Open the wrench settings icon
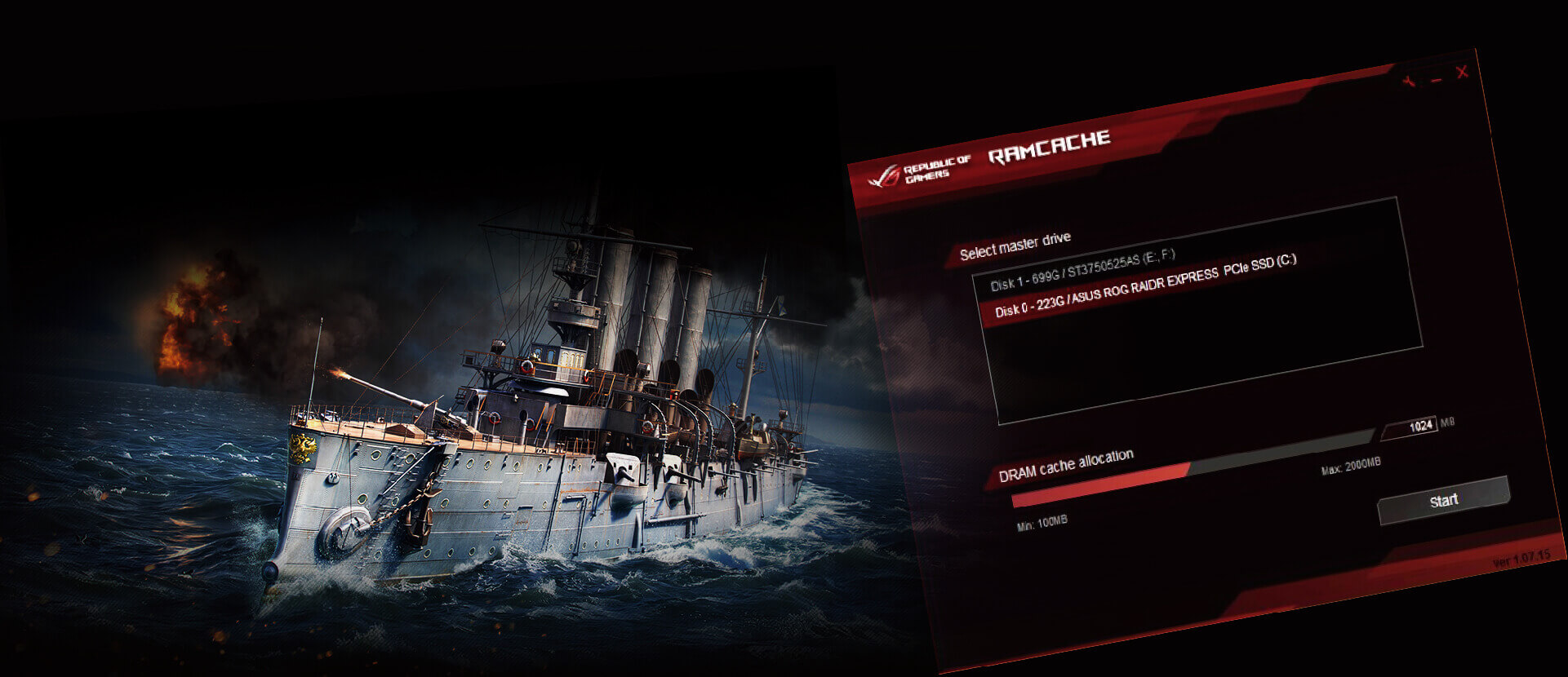1568x677 pixels. [1409, 82]
